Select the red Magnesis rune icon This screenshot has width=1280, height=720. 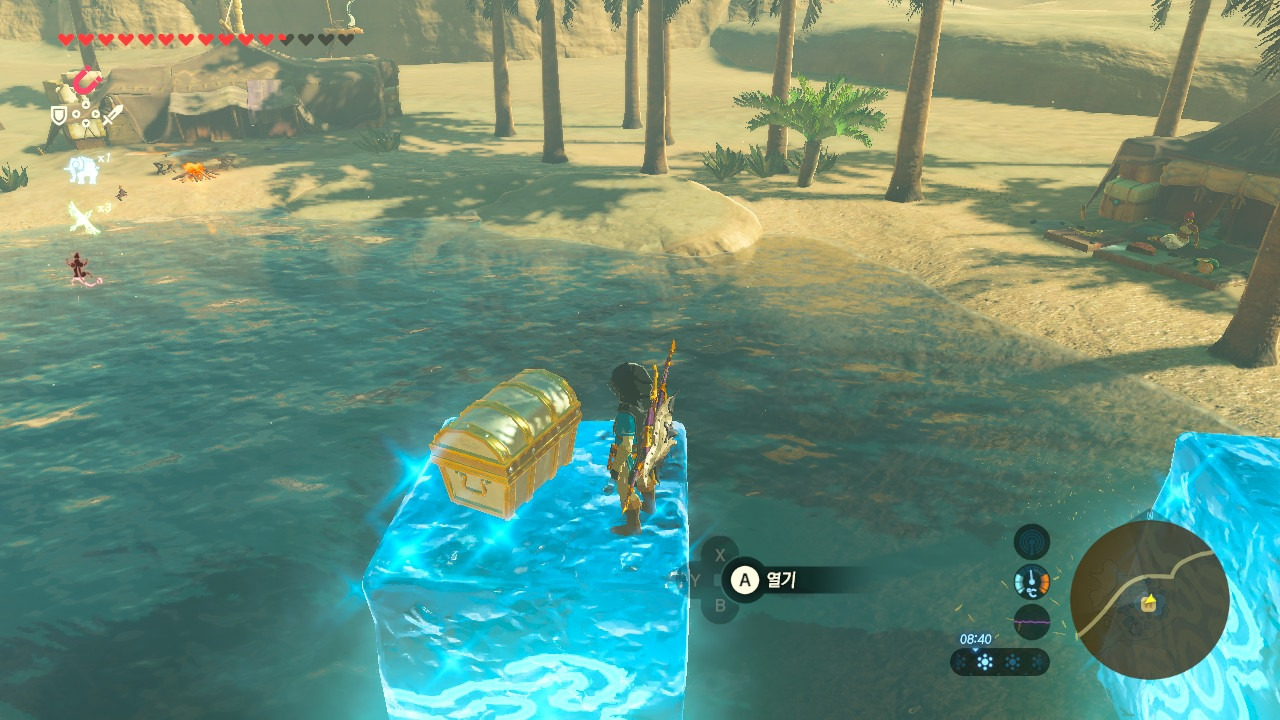click(x=87, y=79)
